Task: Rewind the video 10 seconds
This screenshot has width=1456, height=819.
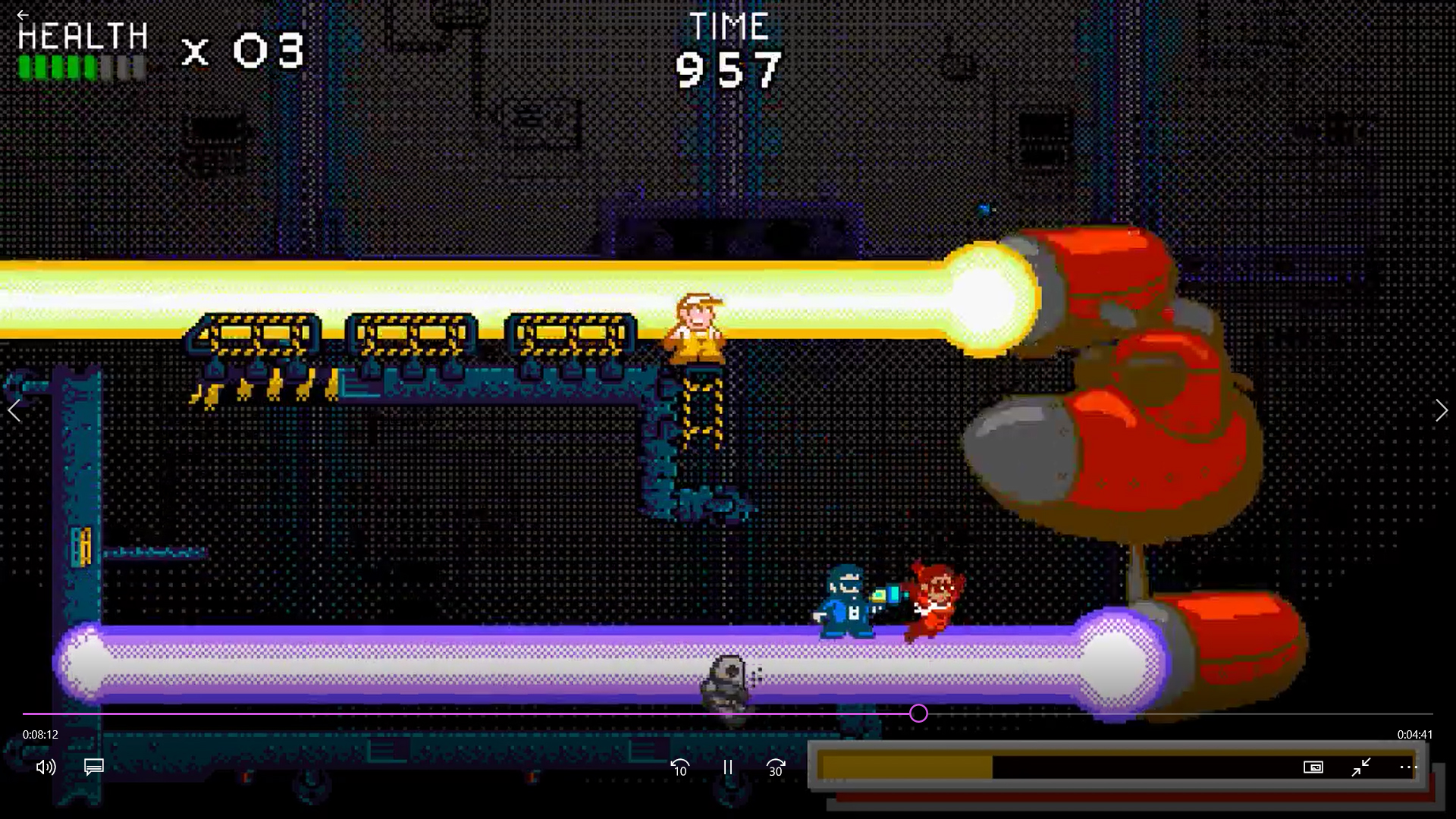Action: pos(679,767)
